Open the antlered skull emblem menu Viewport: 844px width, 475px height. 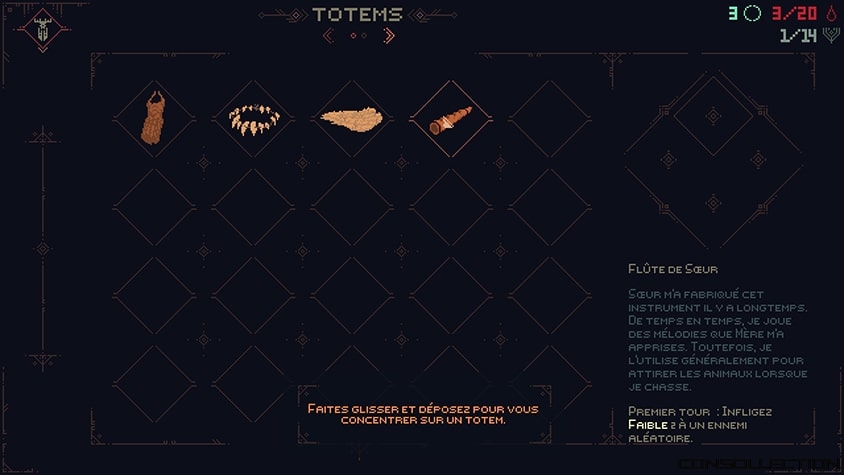tap(43, 30)
